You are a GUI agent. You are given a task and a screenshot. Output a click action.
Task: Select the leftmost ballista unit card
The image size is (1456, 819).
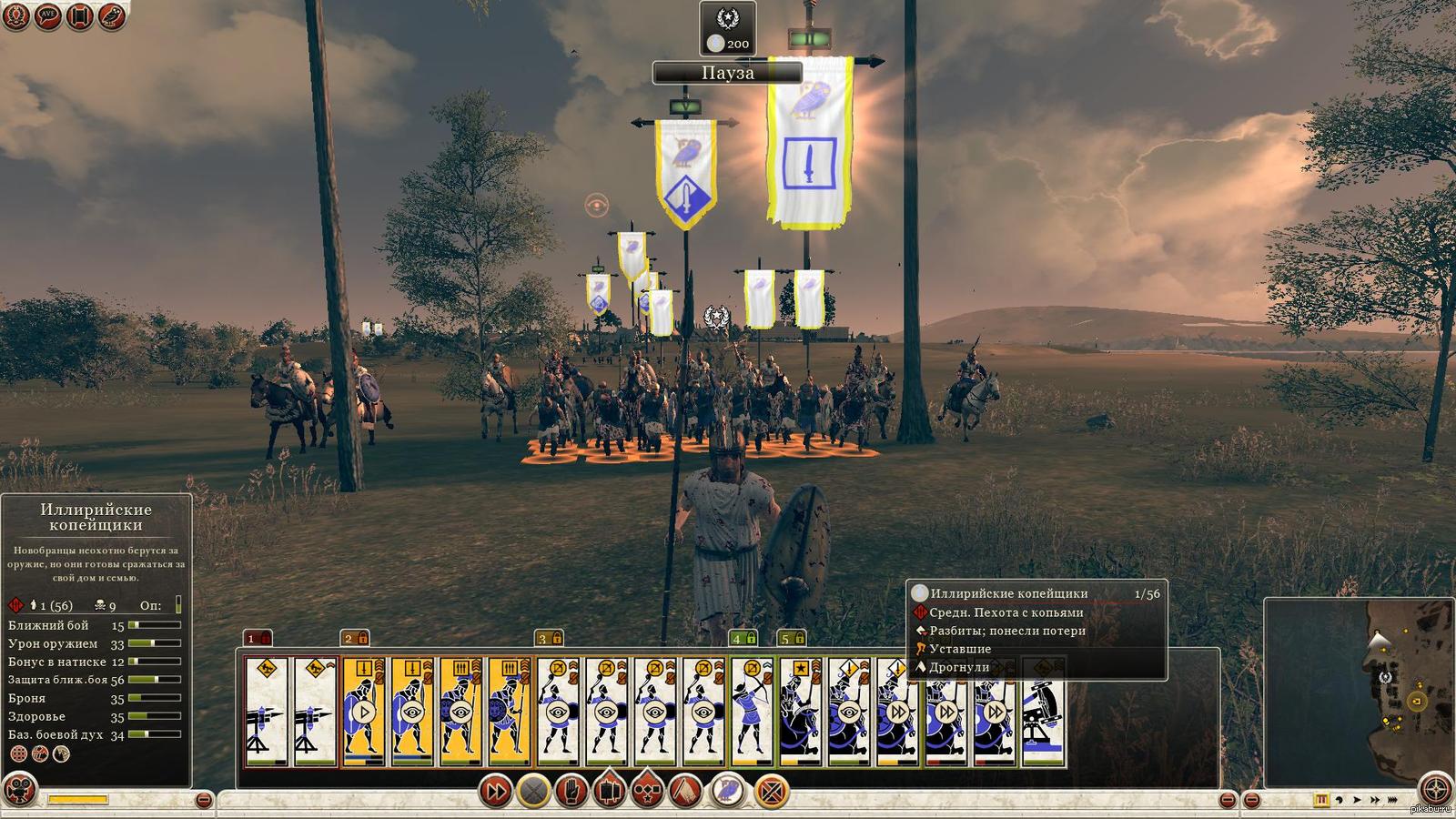(x=267, y=712)
